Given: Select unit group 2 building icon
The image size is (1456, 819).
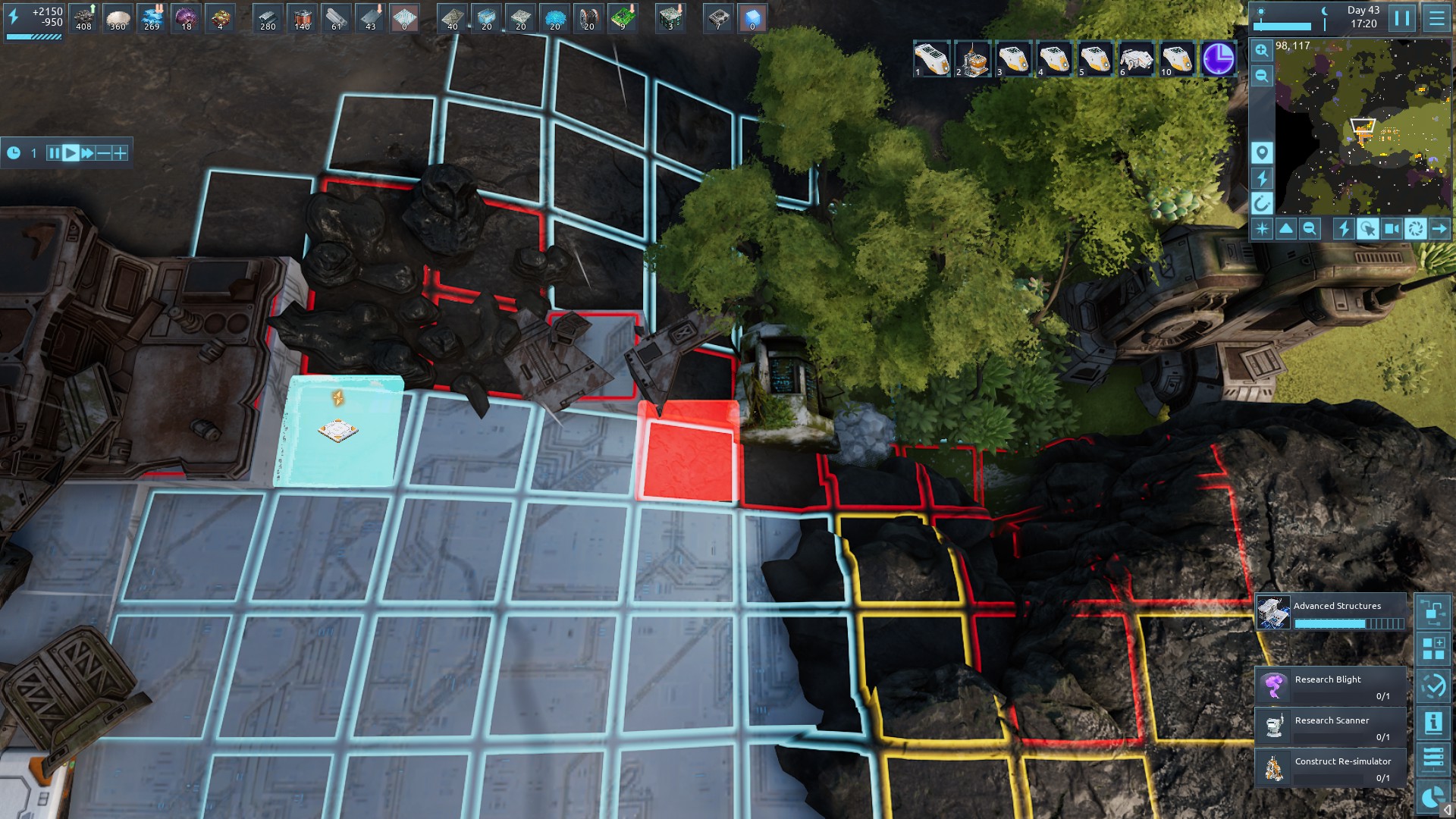Looking at the screenshot, I should point(972,59).
